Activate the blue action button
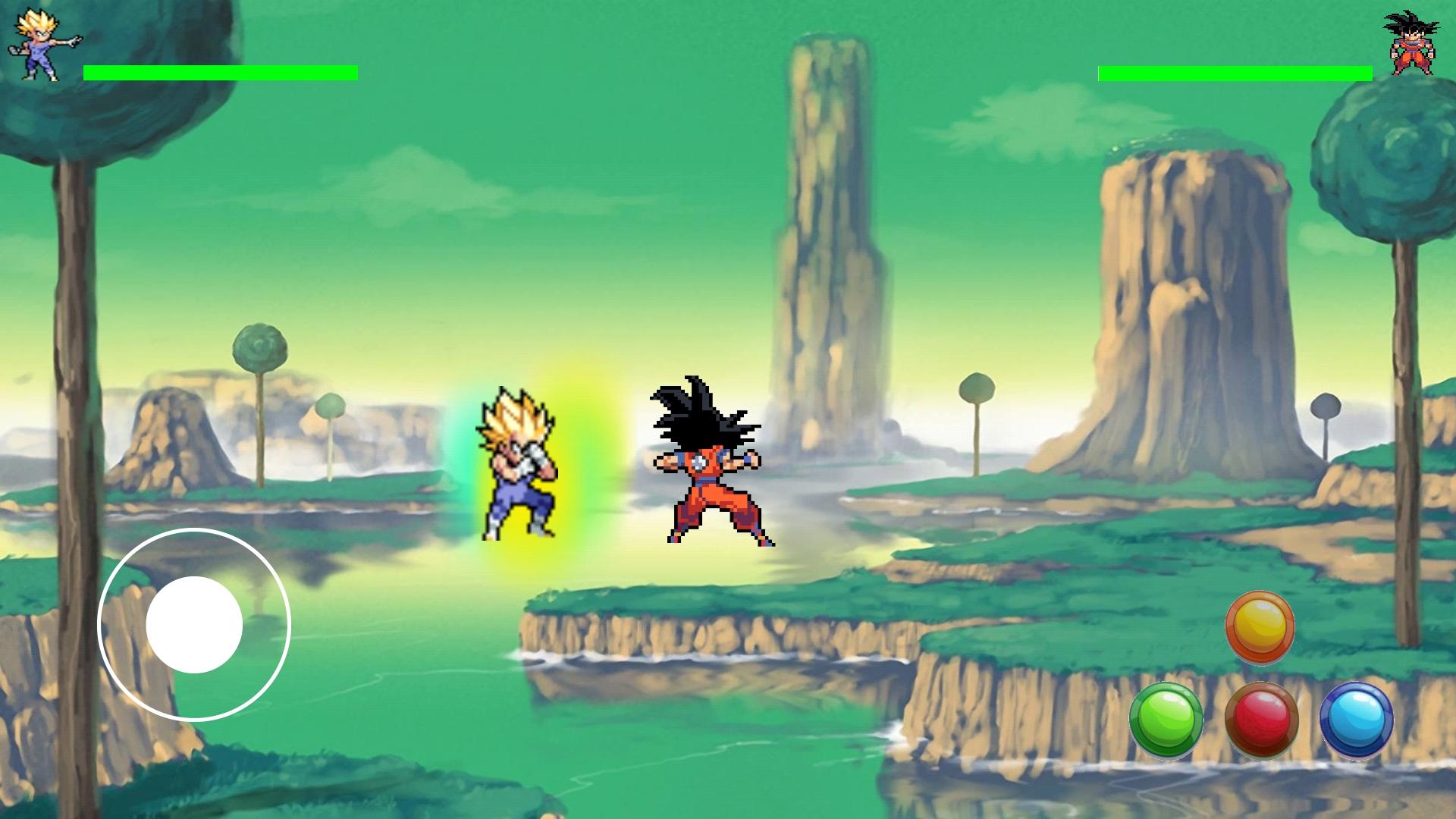 coord(1356,719)
